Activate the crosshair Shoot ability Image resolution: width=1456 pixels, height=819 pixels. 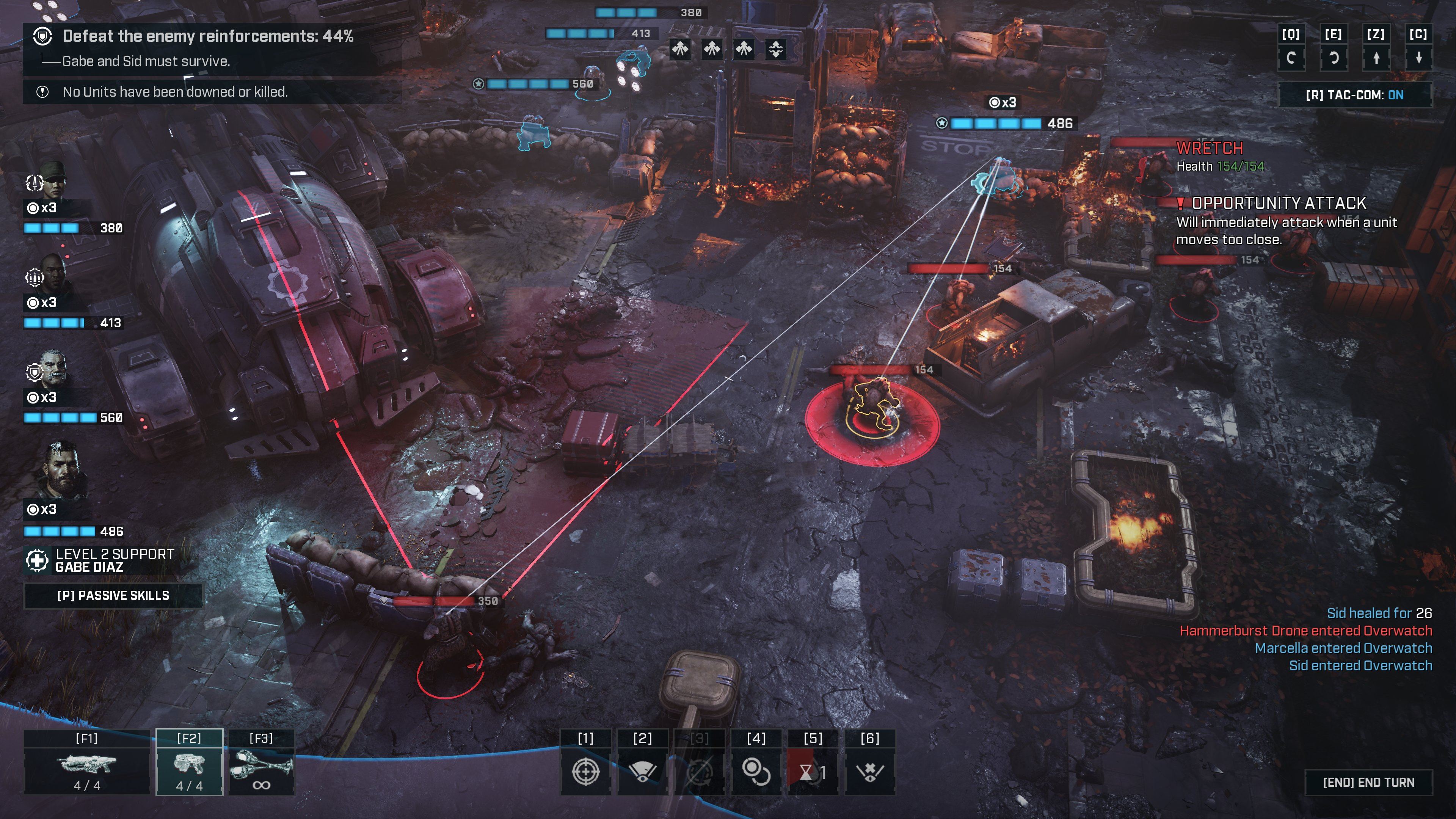(x=585, y=771)
